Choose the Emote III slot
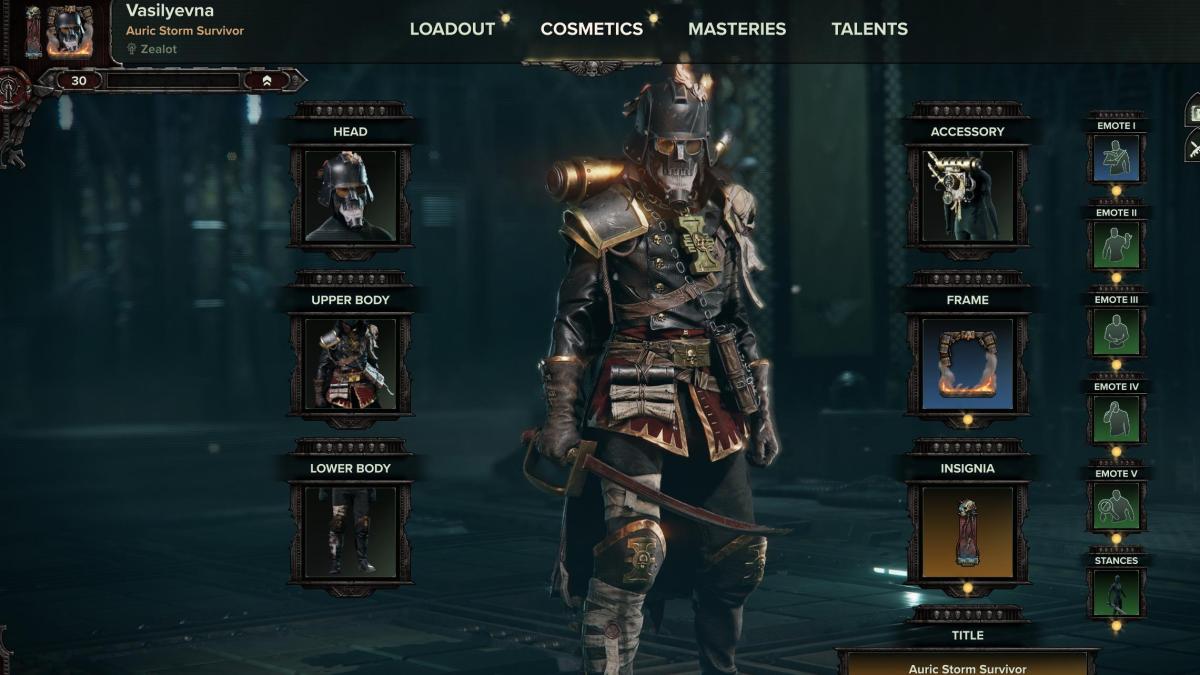Viewport: 1200px width, 675px height. tap(1116, 332)
